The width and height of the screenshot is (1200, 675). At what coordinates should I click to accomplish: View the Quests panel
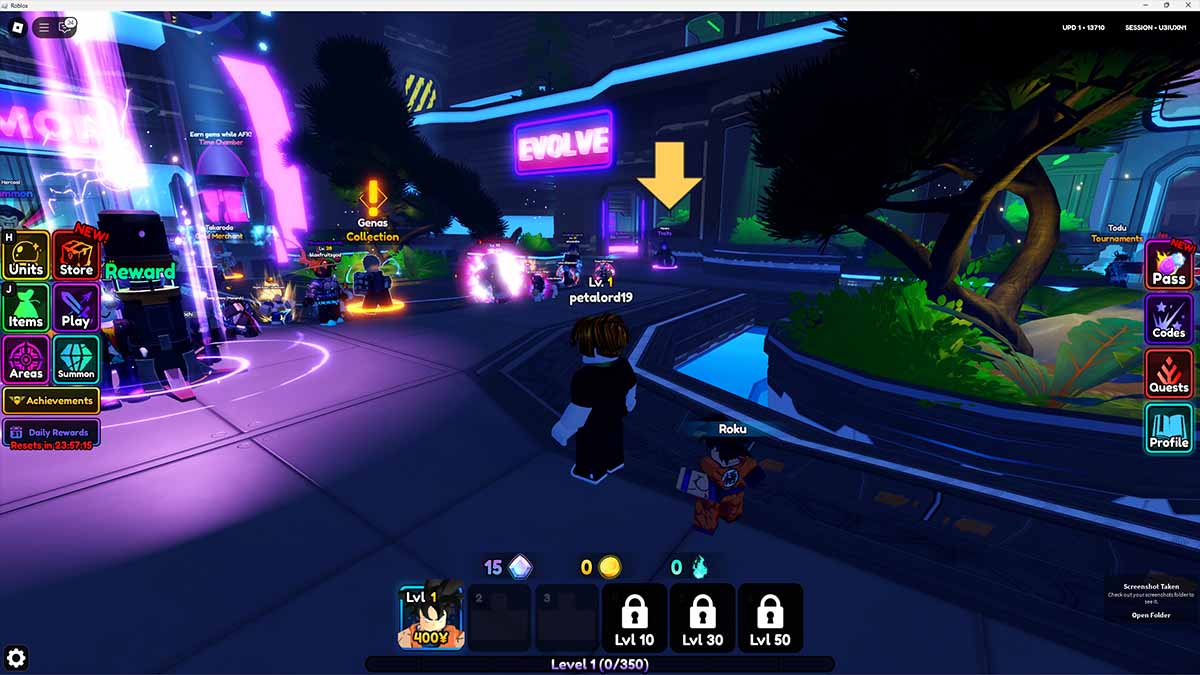(1169, 374)
